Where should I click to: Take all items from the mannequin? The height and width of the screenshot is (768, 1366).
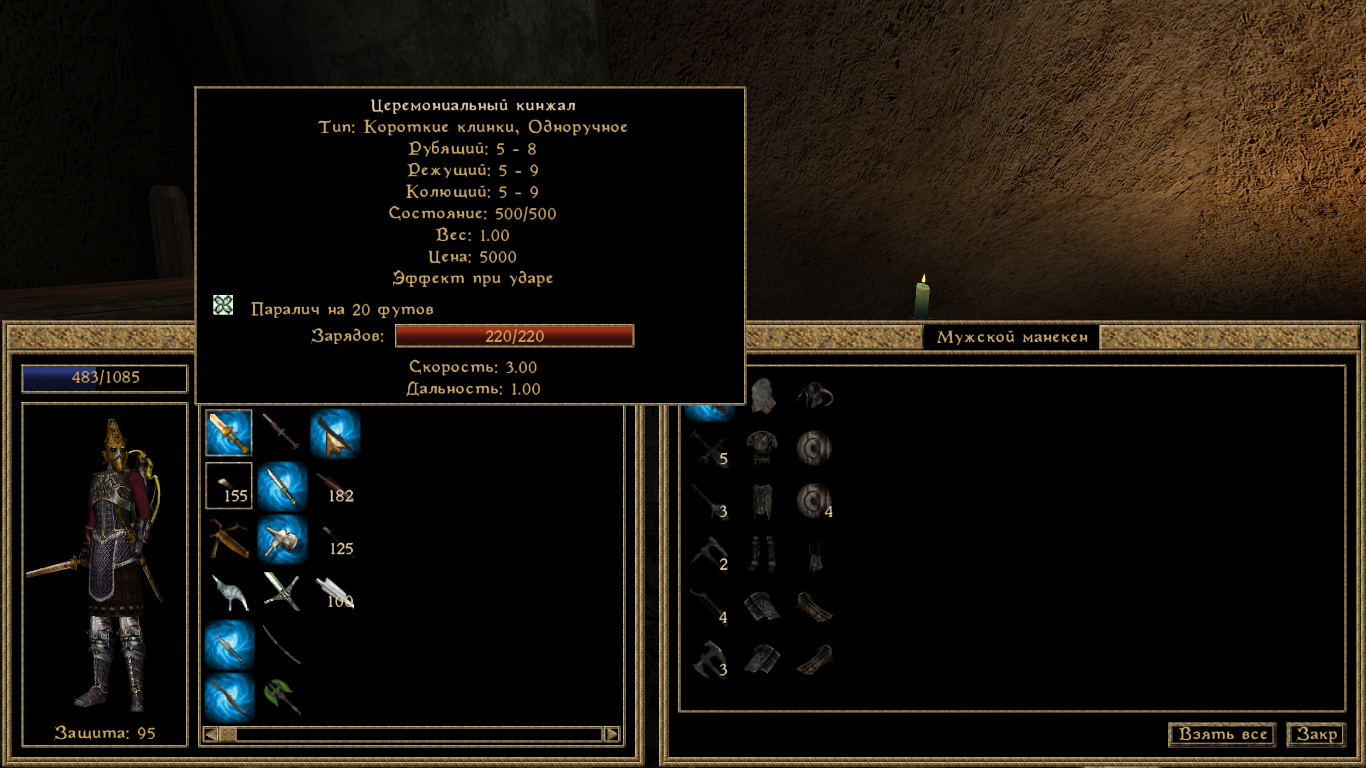[1223, 735]
